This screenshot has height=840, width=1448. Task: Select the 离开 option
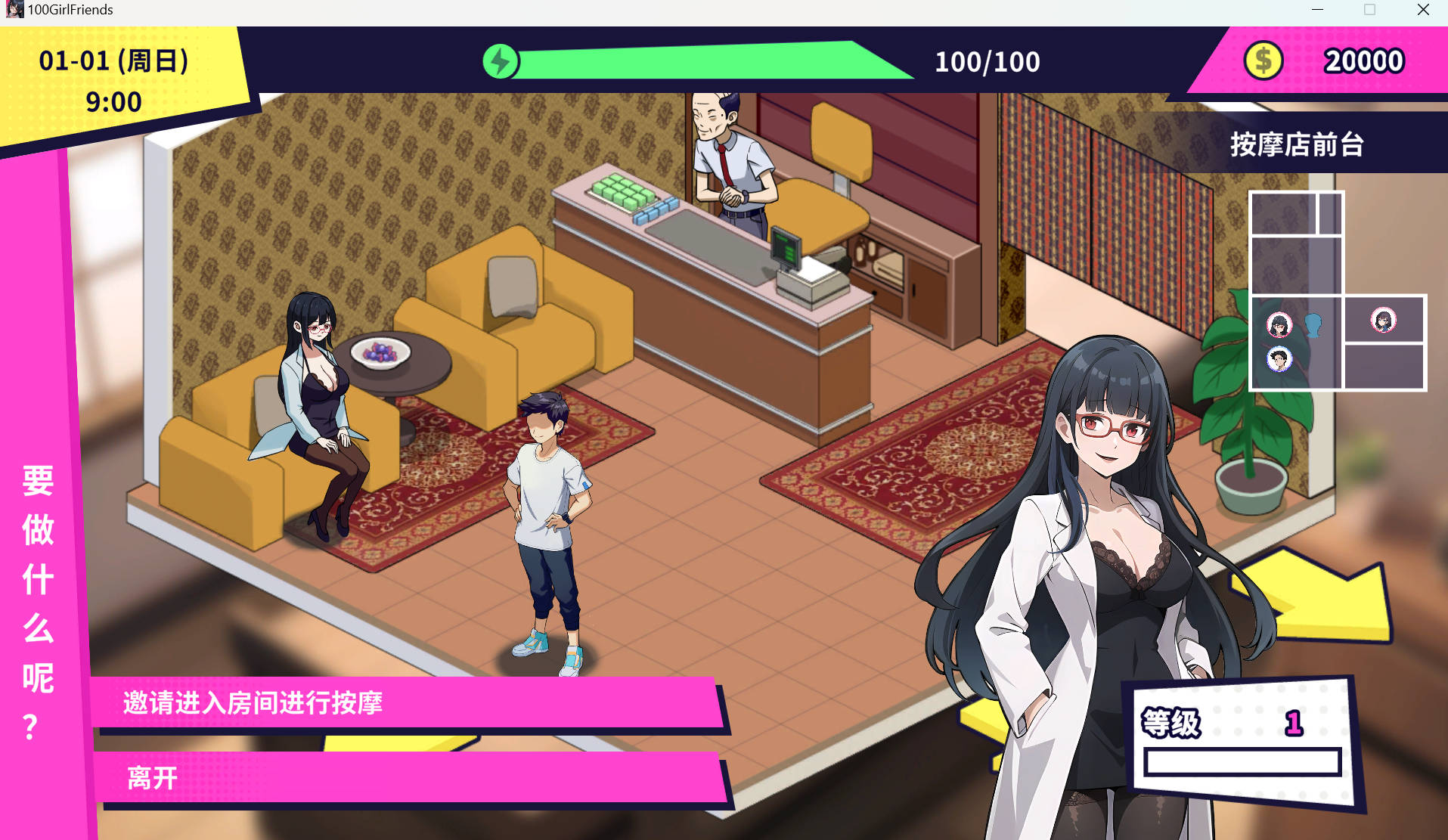[x=408, y=777]
